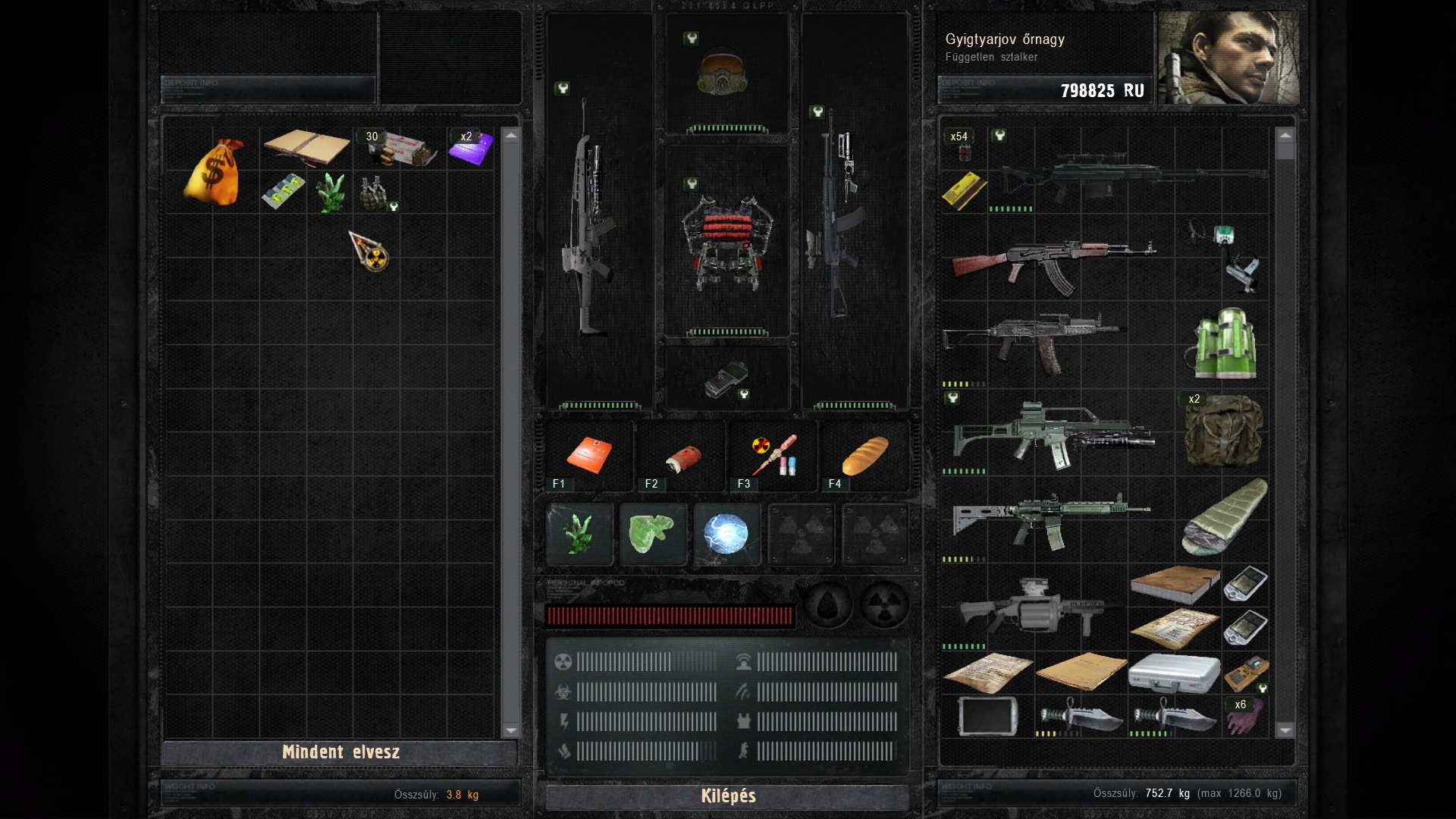Viewport: 1456px width, 819px height.
Task: Select the glowing blue orb artifact slot
Action: pos(726,534)
